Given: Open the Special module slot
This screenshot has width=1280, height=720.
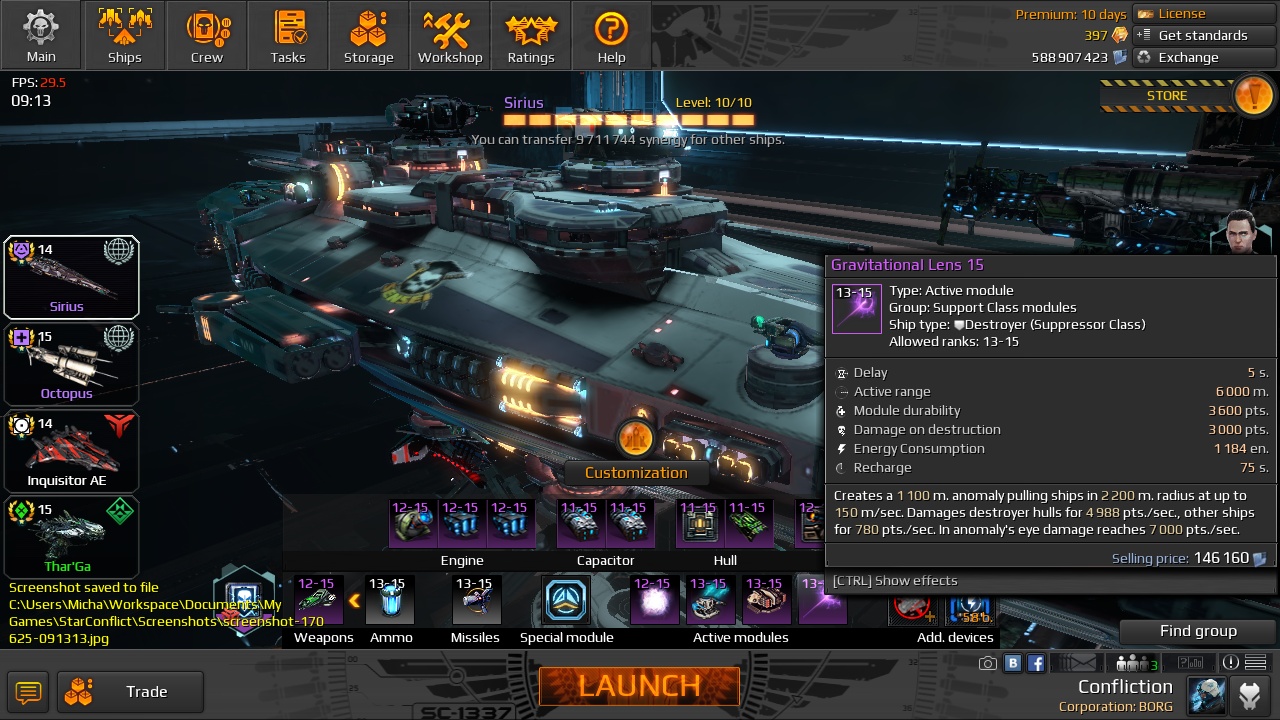Looking at the screenshot, I should coord(566,600).
